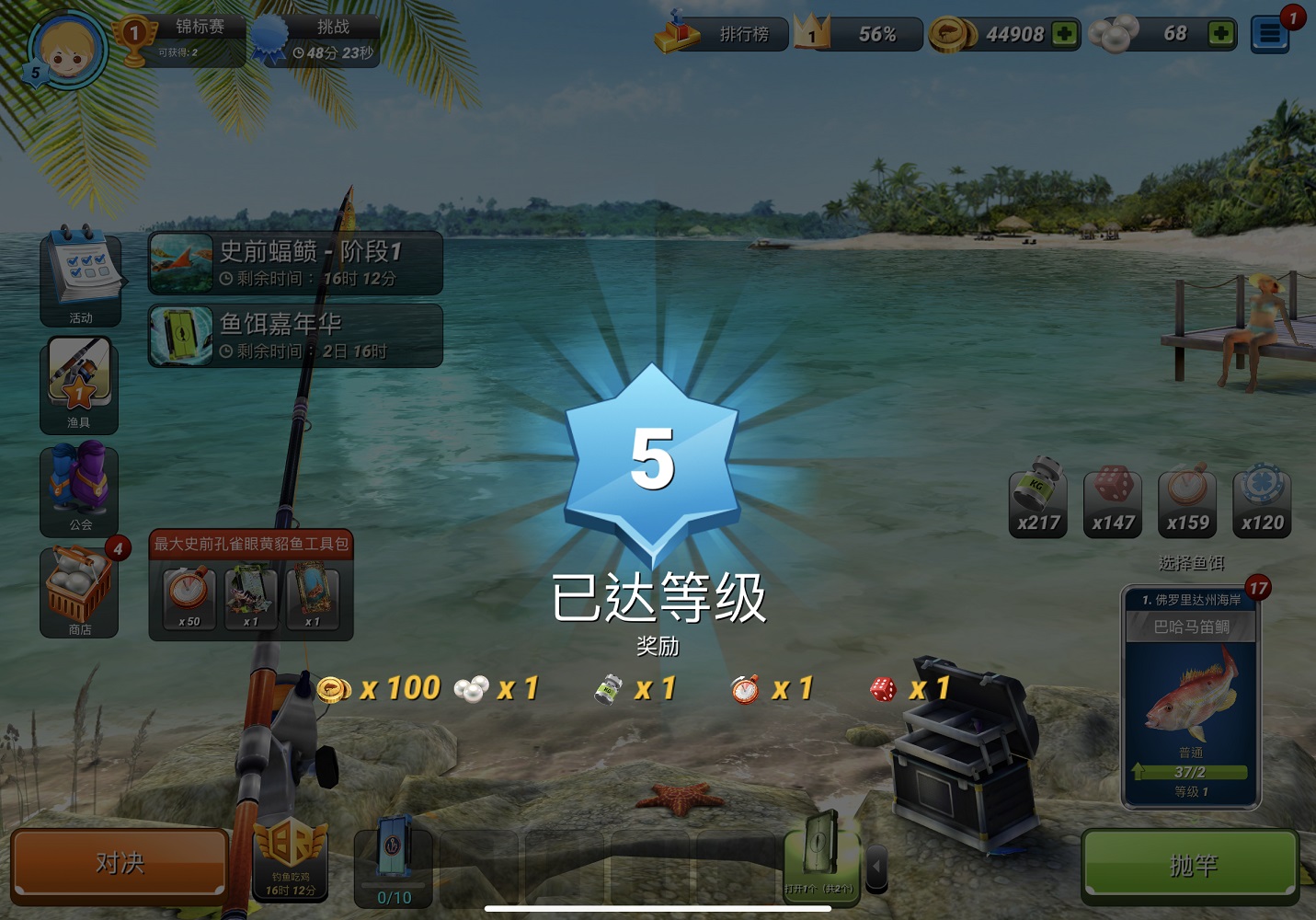Add pearls with the green plus button
Image resolution: width=1316 pixels, height=920 pixels.
pyautogui.click(x=1220, y=33)
